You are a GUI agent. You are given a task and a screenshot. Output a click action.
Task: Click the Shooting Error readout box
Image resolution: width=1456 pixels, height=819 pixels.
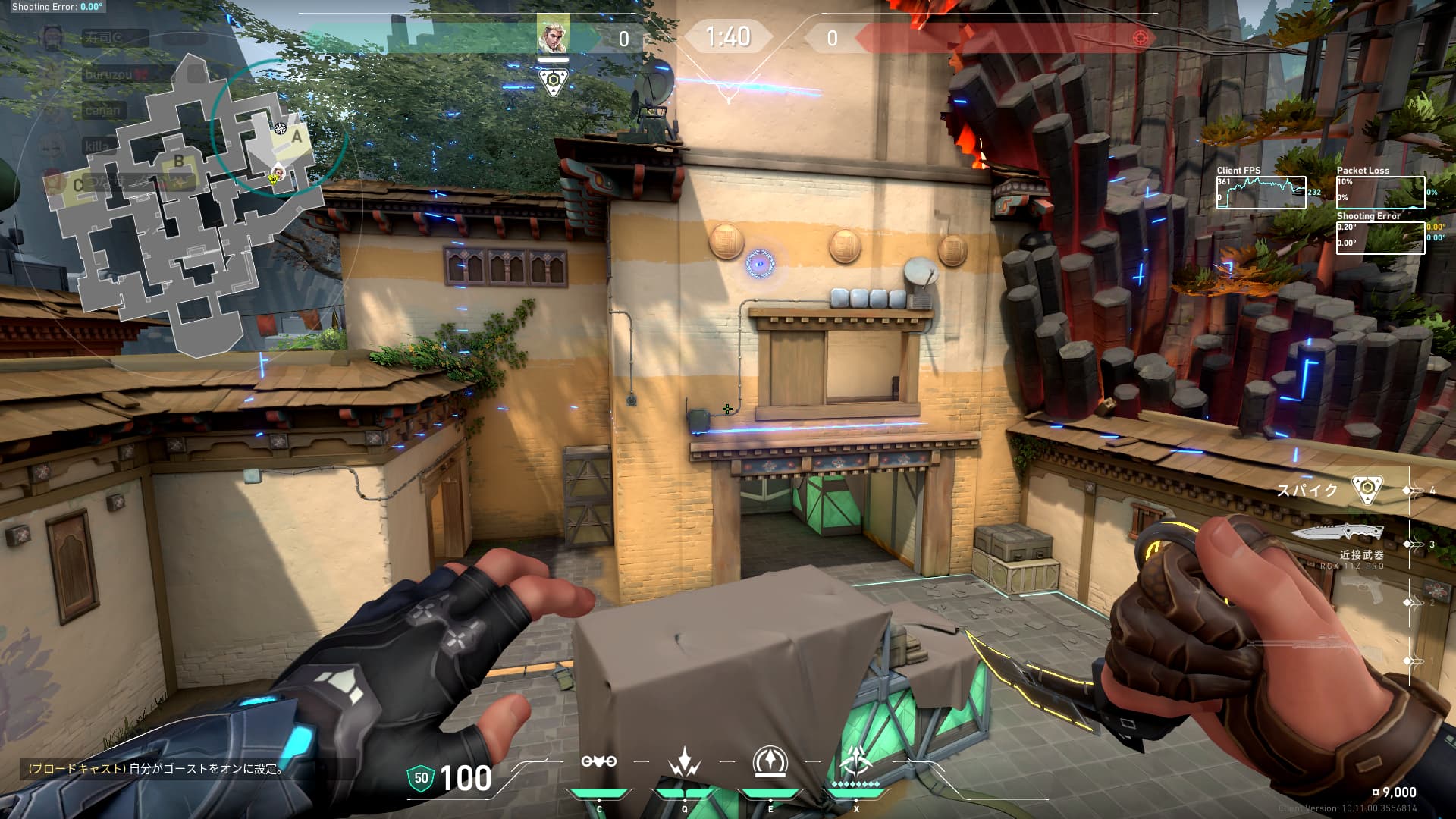coord(1380,239)
